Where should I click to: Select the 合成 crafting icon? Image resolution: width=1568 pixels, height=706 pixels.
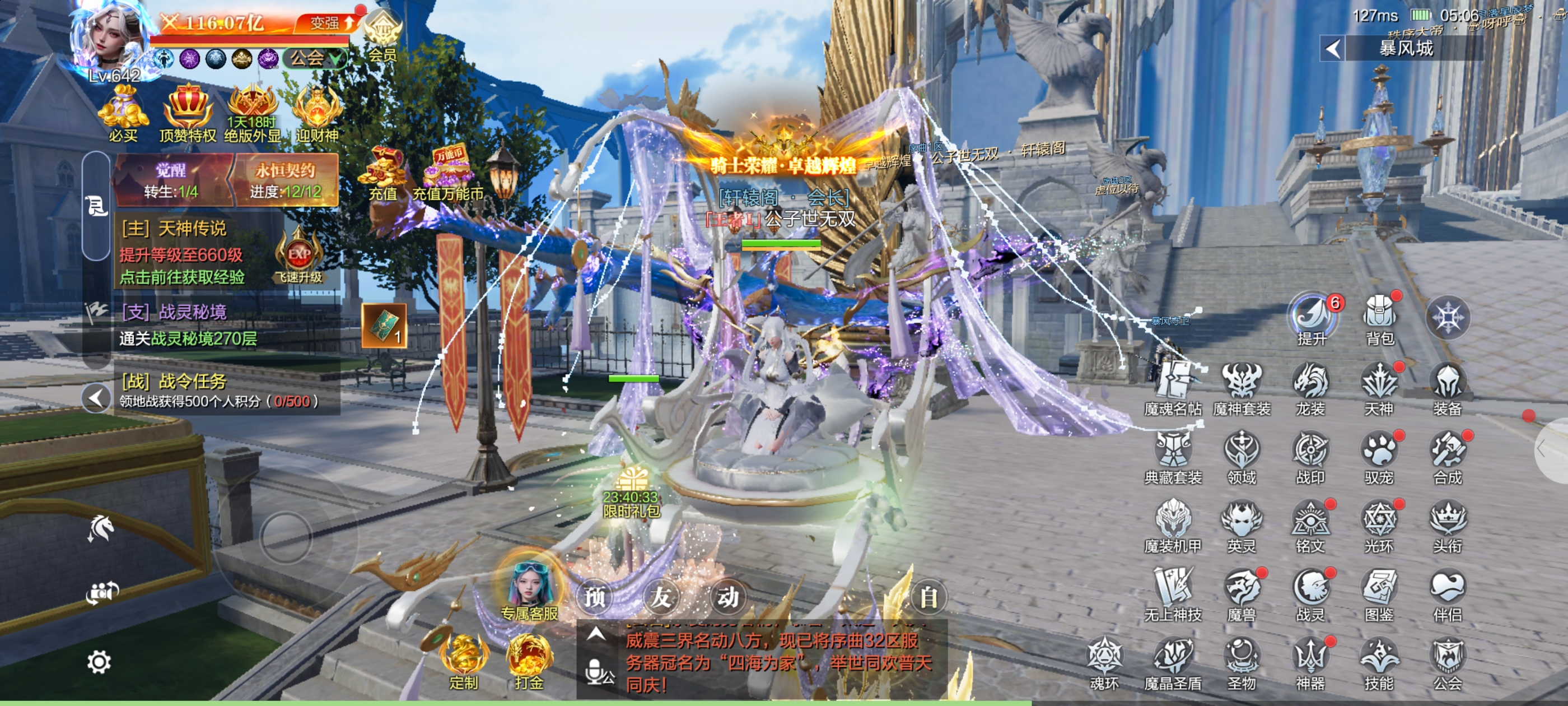tap(1446, 457)
